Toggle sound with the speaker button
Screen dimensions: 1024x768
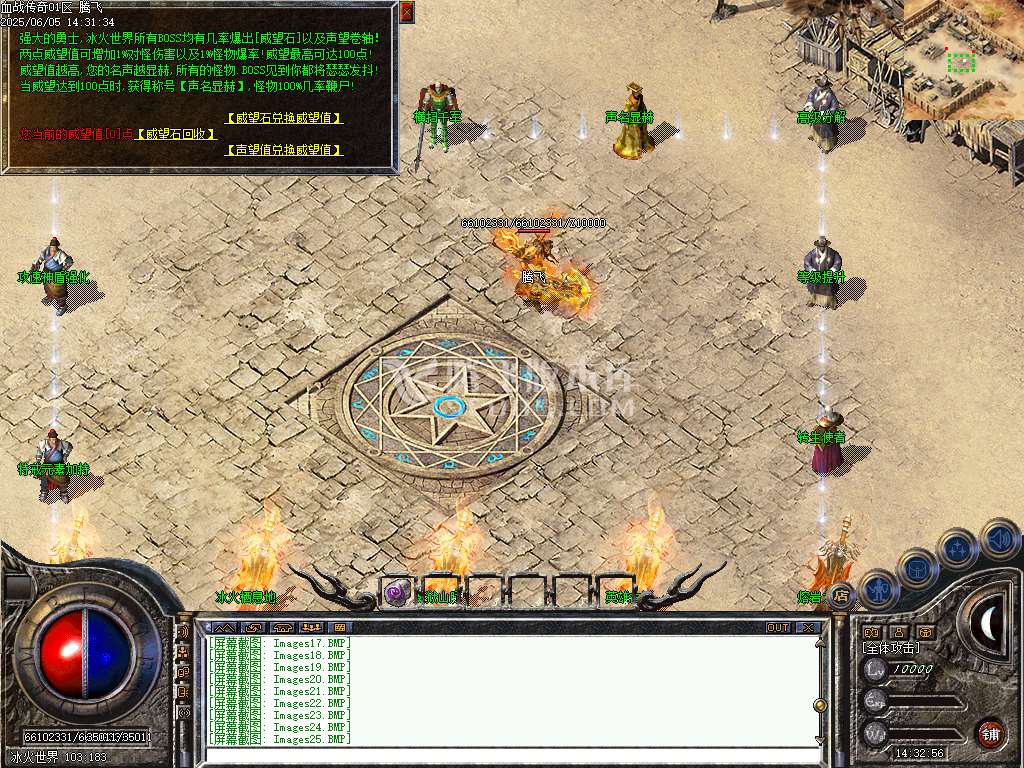999,539
